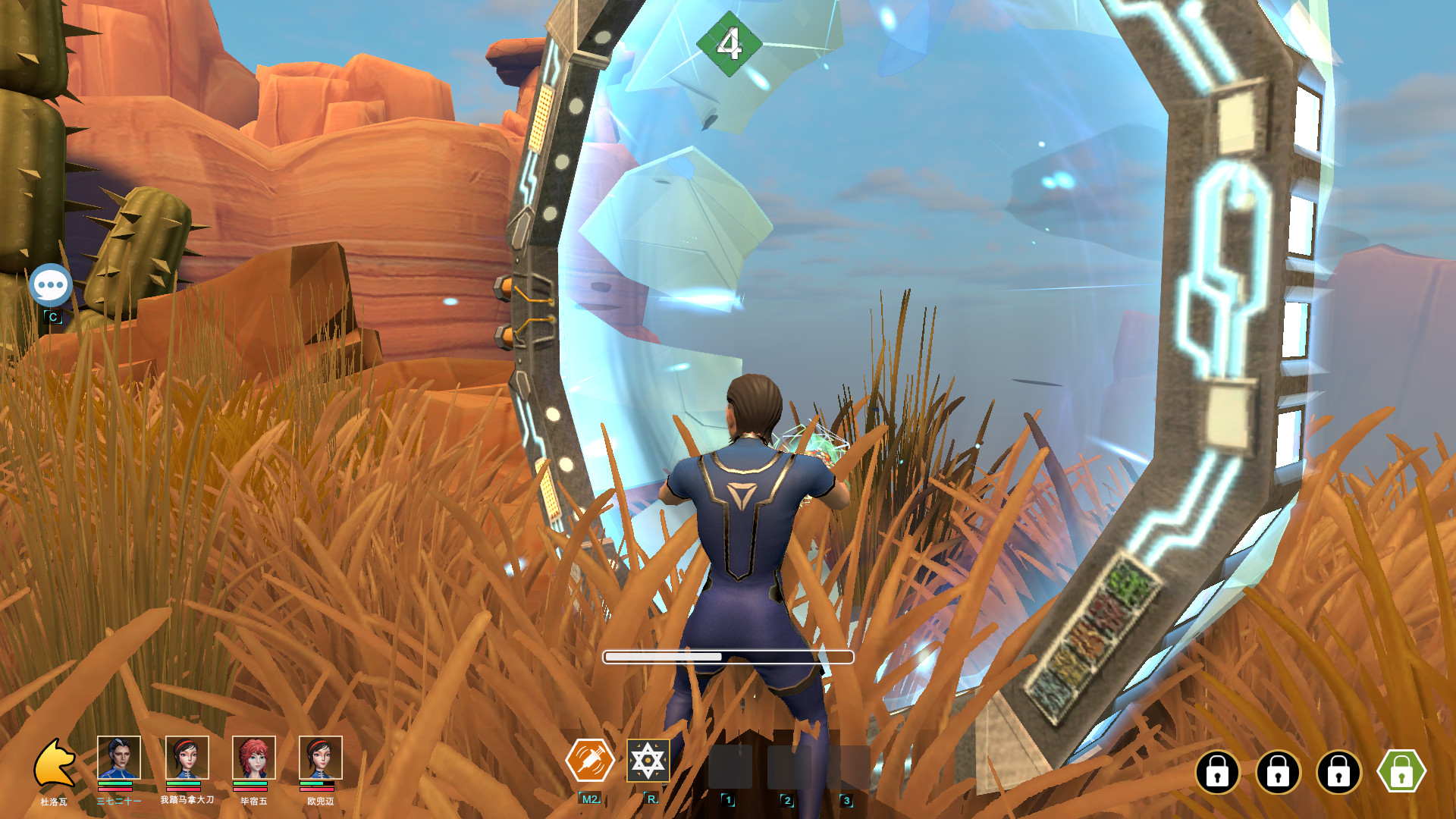Click the green diamond number 4 marker

729,44
